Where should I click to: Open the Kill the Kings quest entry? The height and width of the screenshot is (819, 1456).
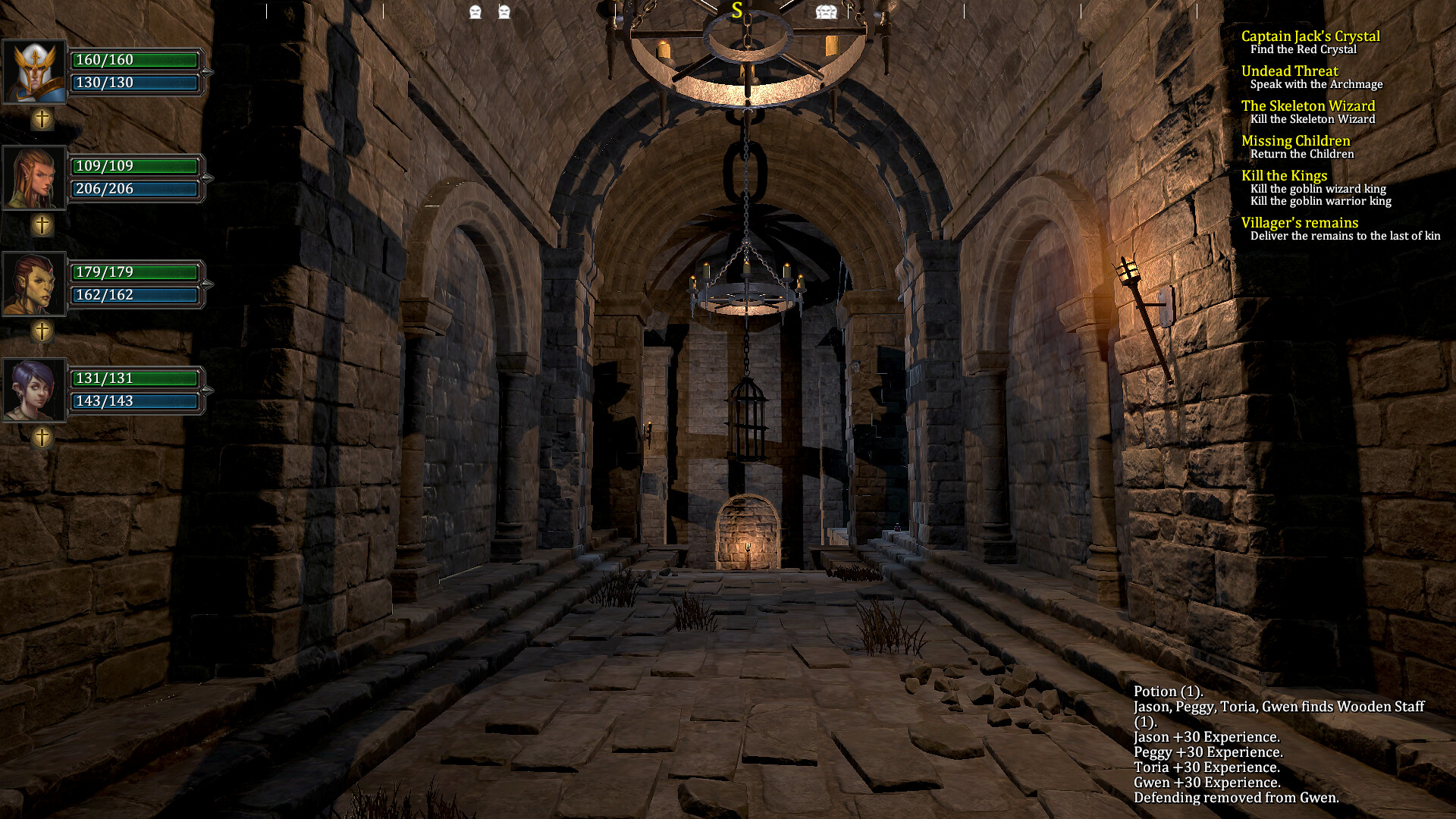pos(1285,175)
